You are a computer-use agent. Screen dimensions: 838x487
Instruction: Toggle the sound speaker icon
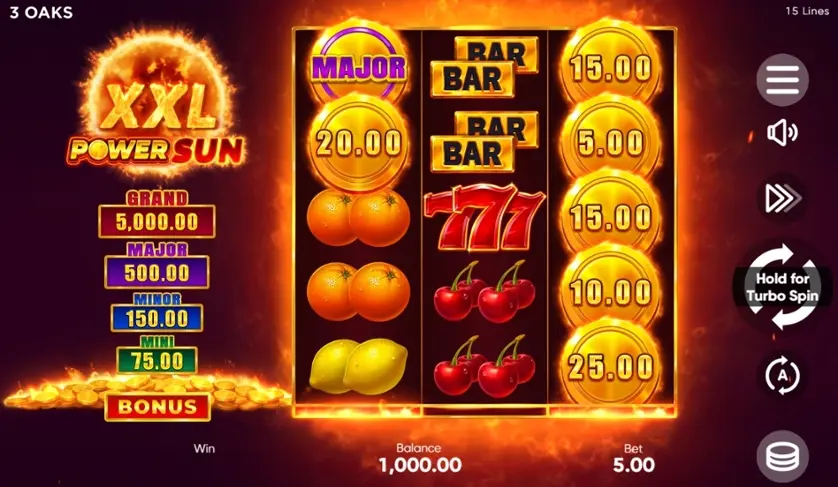click(782, 133)
